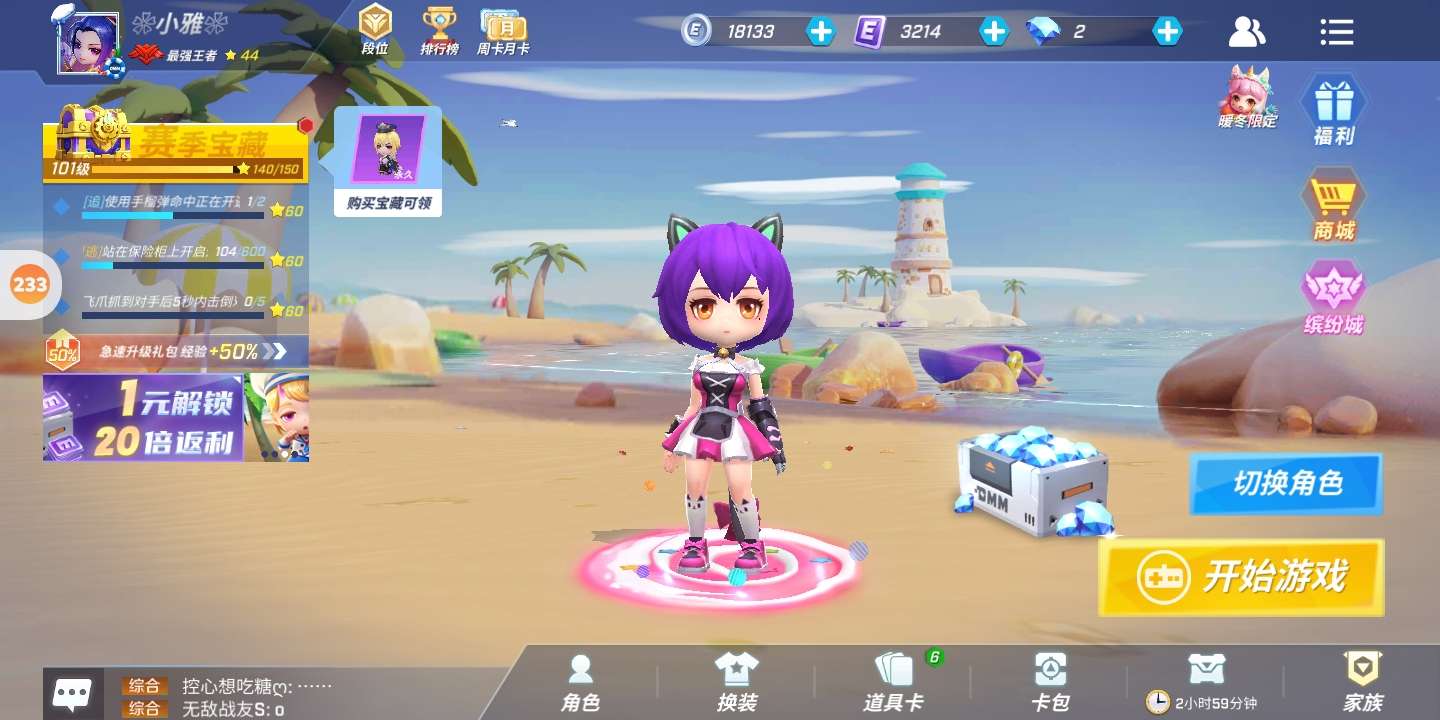
Task: Start the game with 开始游戏 button
Action: 1241,577
